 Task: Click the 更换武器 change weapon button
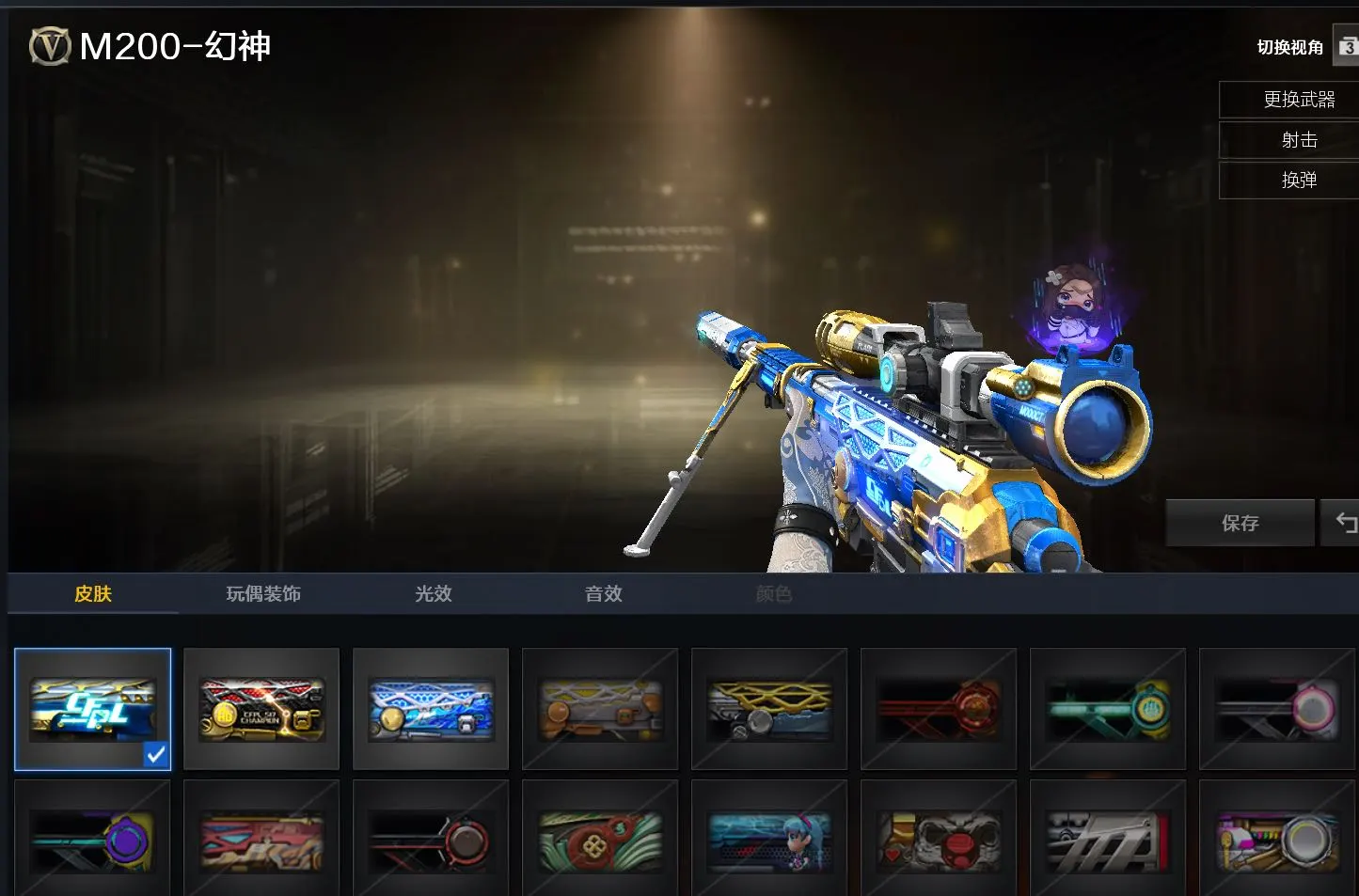click(1299, 100)
